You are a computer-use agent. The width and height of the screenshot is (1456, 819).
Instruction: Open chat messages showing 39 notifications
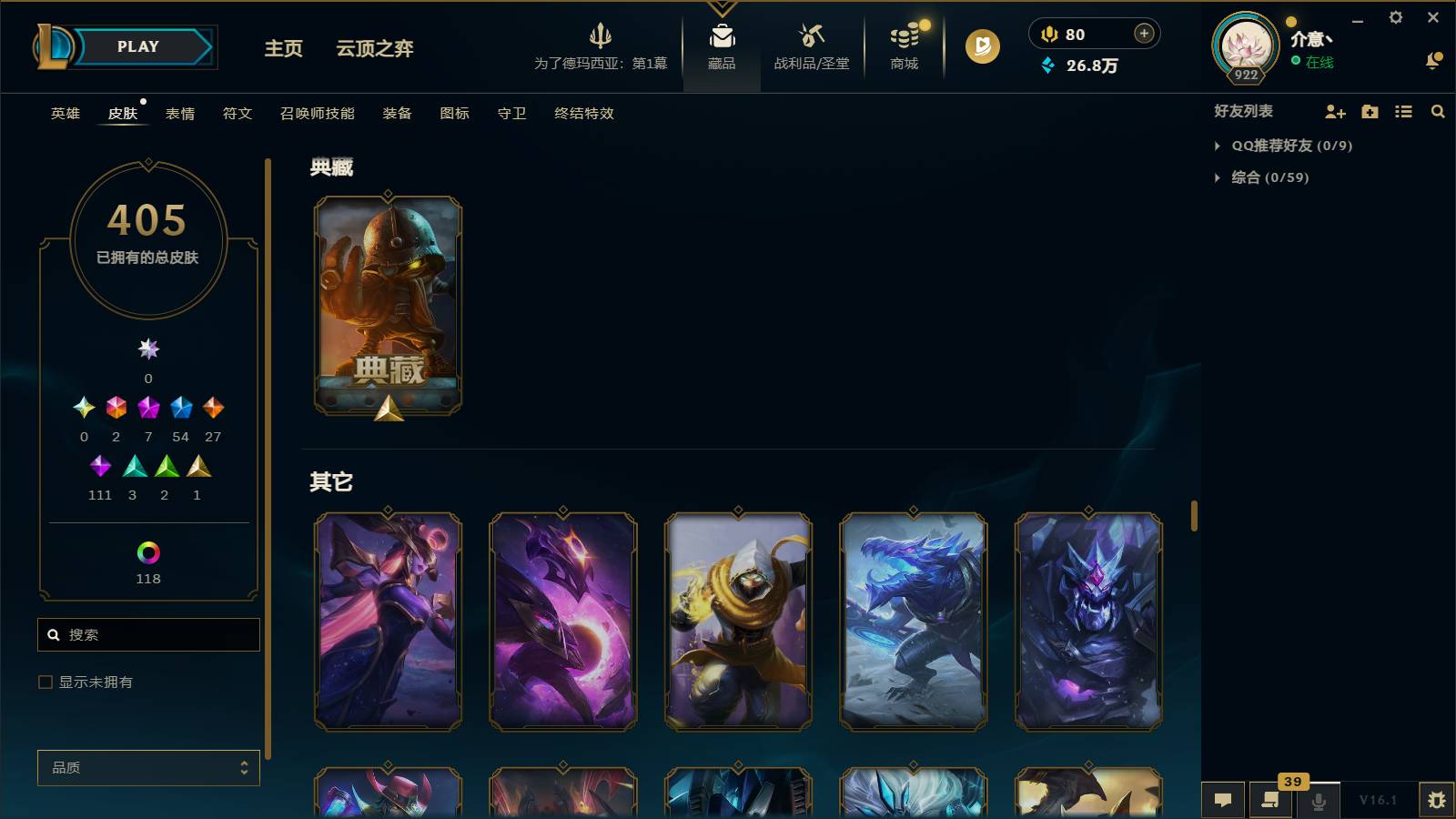point(1270,802)
